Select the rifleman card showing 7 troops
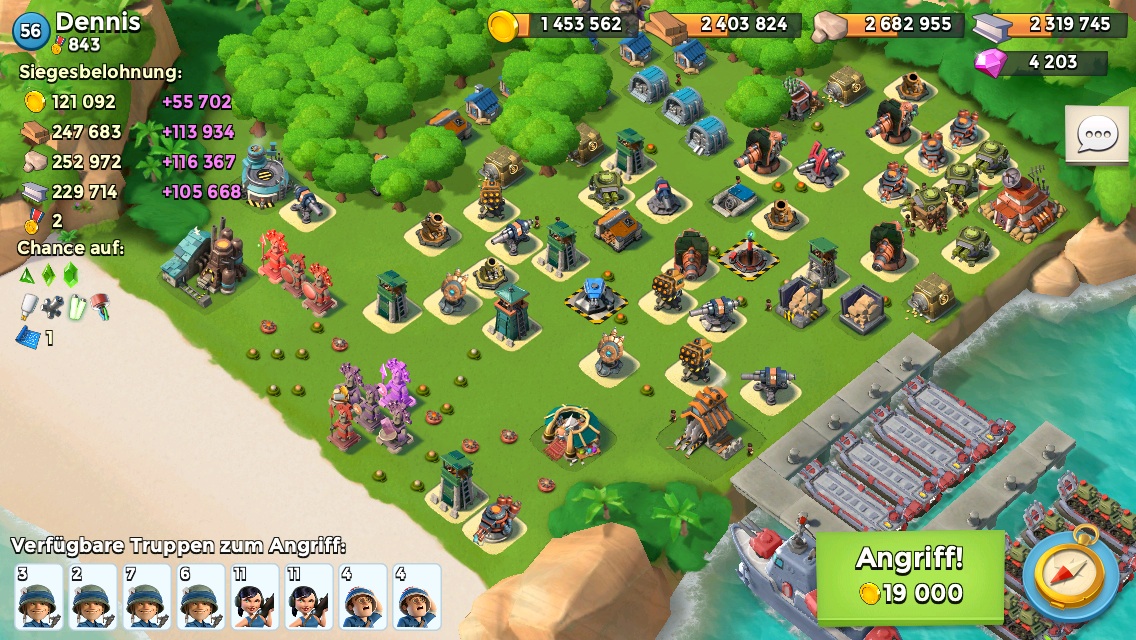The width and height of the screenshot is (1136, 640). tap(147, 597)
